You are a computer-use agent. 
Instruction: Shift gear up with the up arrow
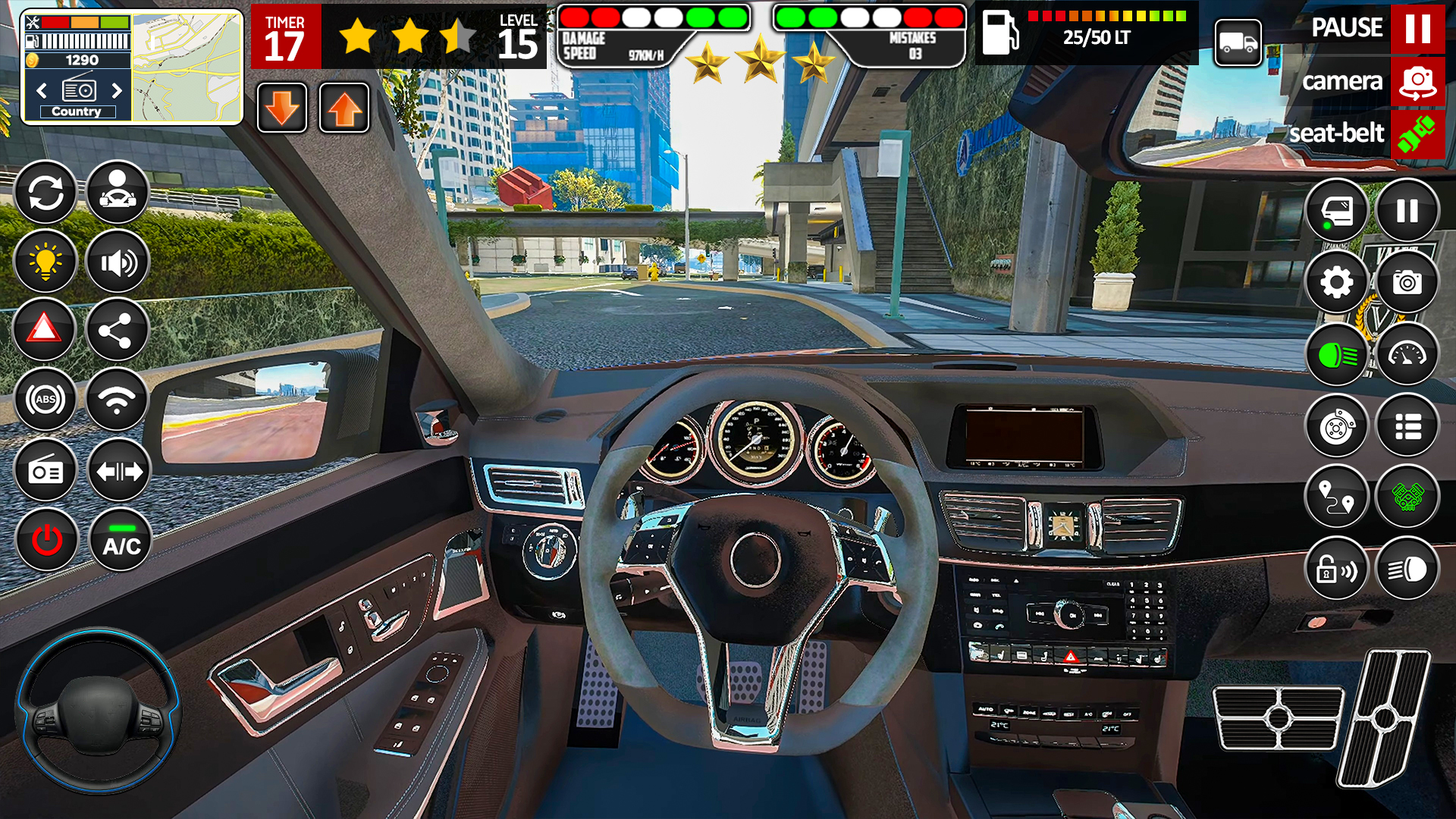tap(344, 108)
